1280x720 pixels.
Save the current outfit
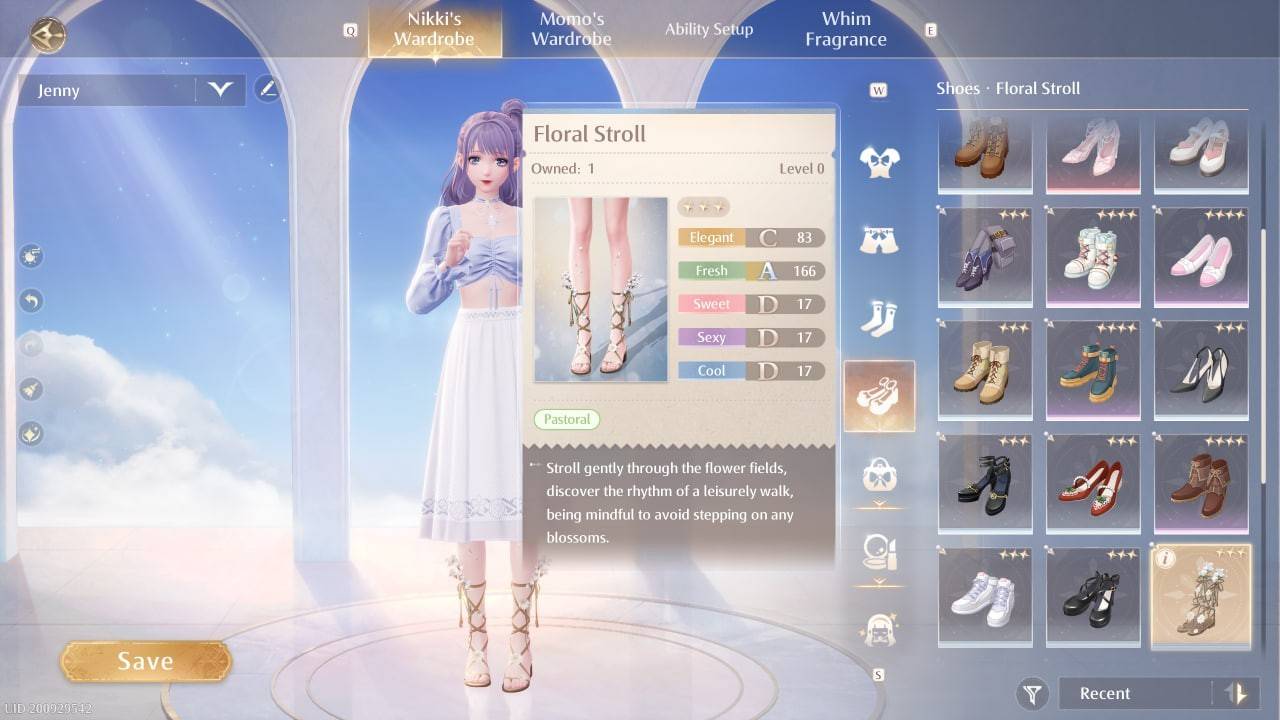tap(146, 661)
